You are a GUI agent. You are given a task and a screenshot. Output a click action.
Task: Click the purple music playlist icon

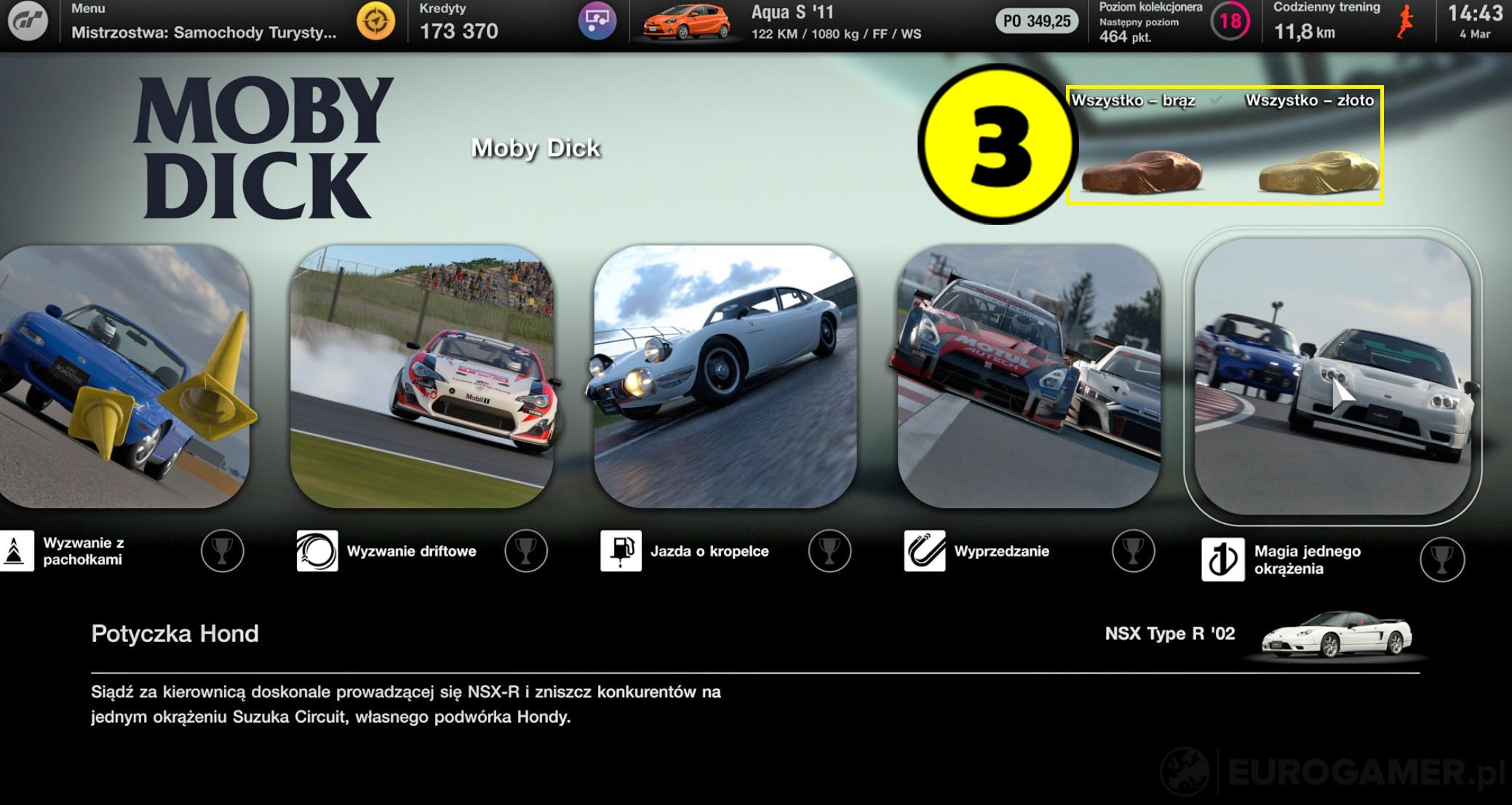(x=597, y=22)
